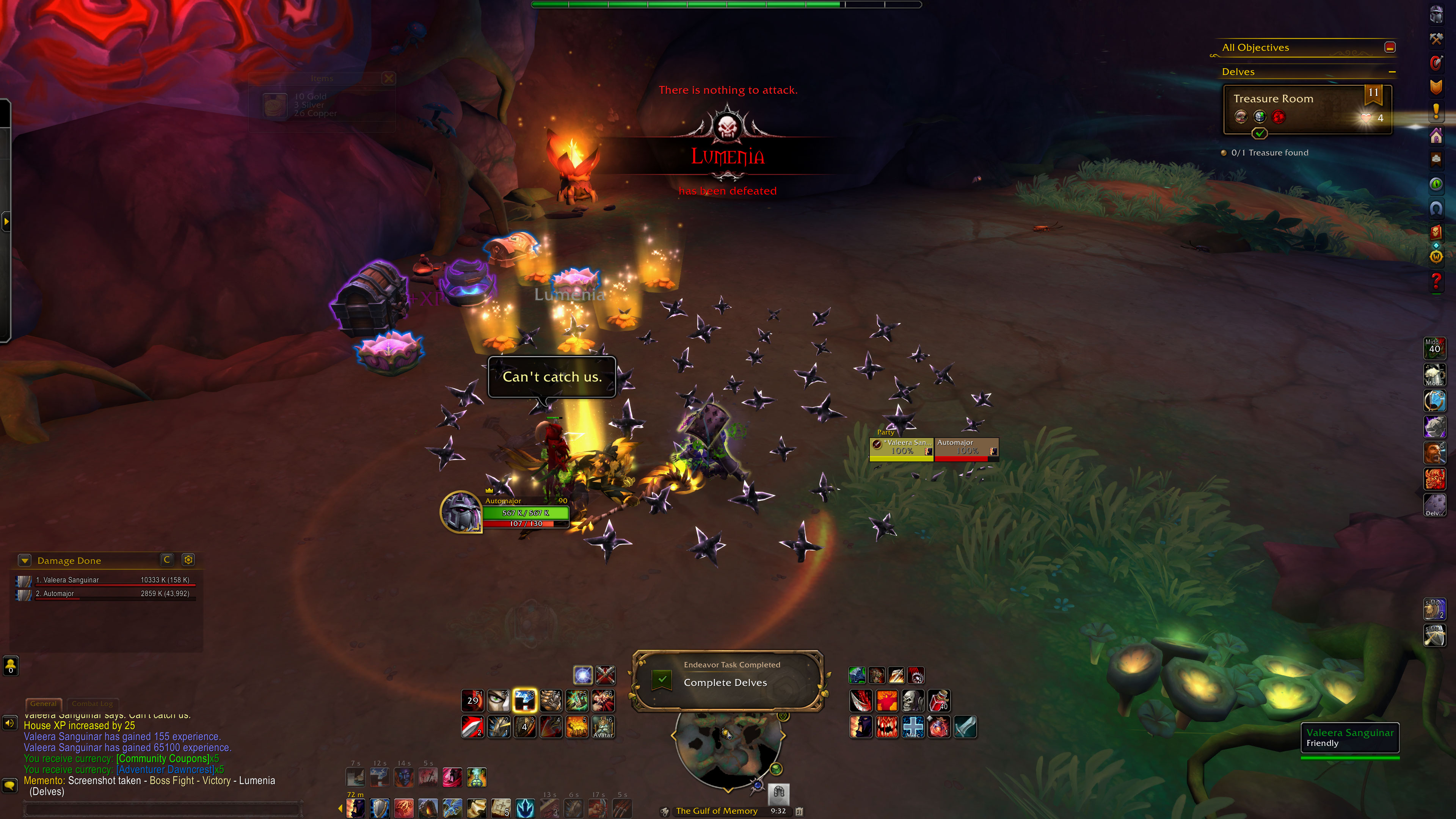Open Damage Done meter settings gear
The width and height of the screenshot is (1456, 819).
pos(188,560)
